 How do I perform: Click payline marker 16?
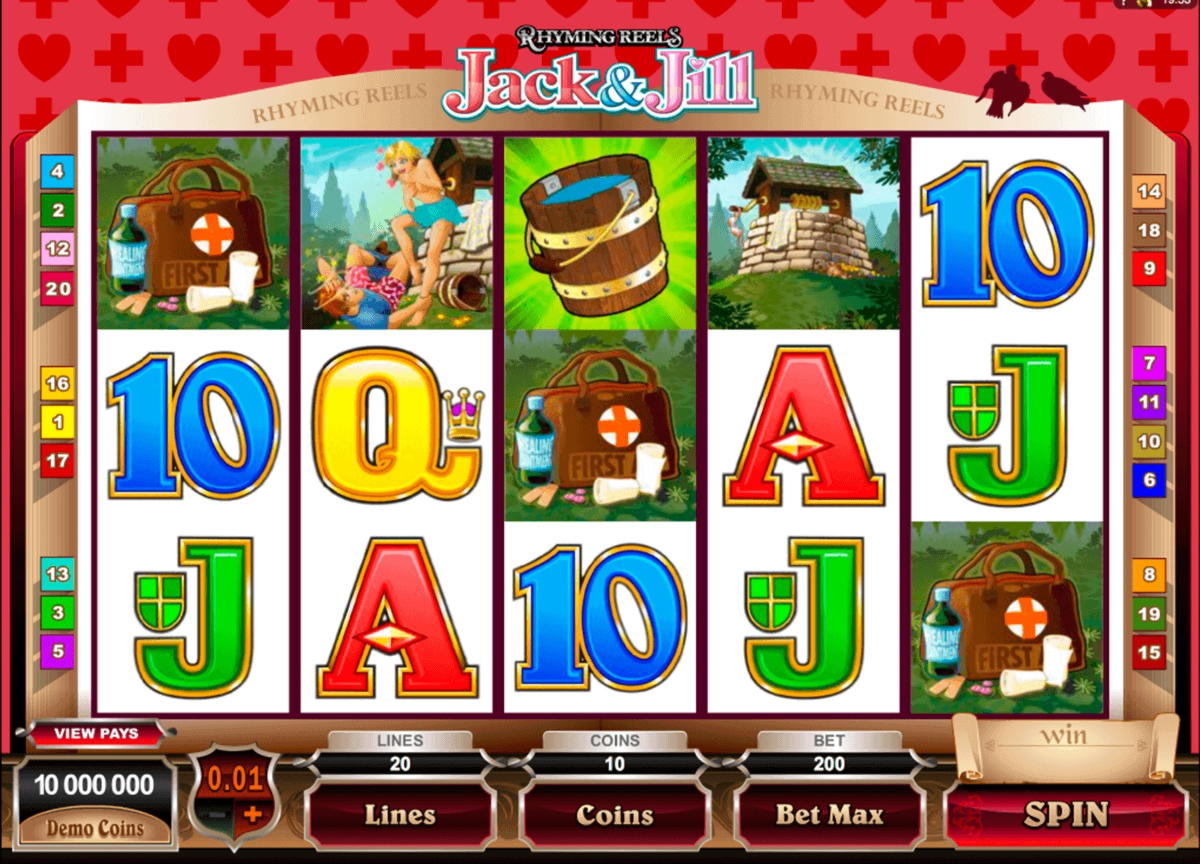57,384
